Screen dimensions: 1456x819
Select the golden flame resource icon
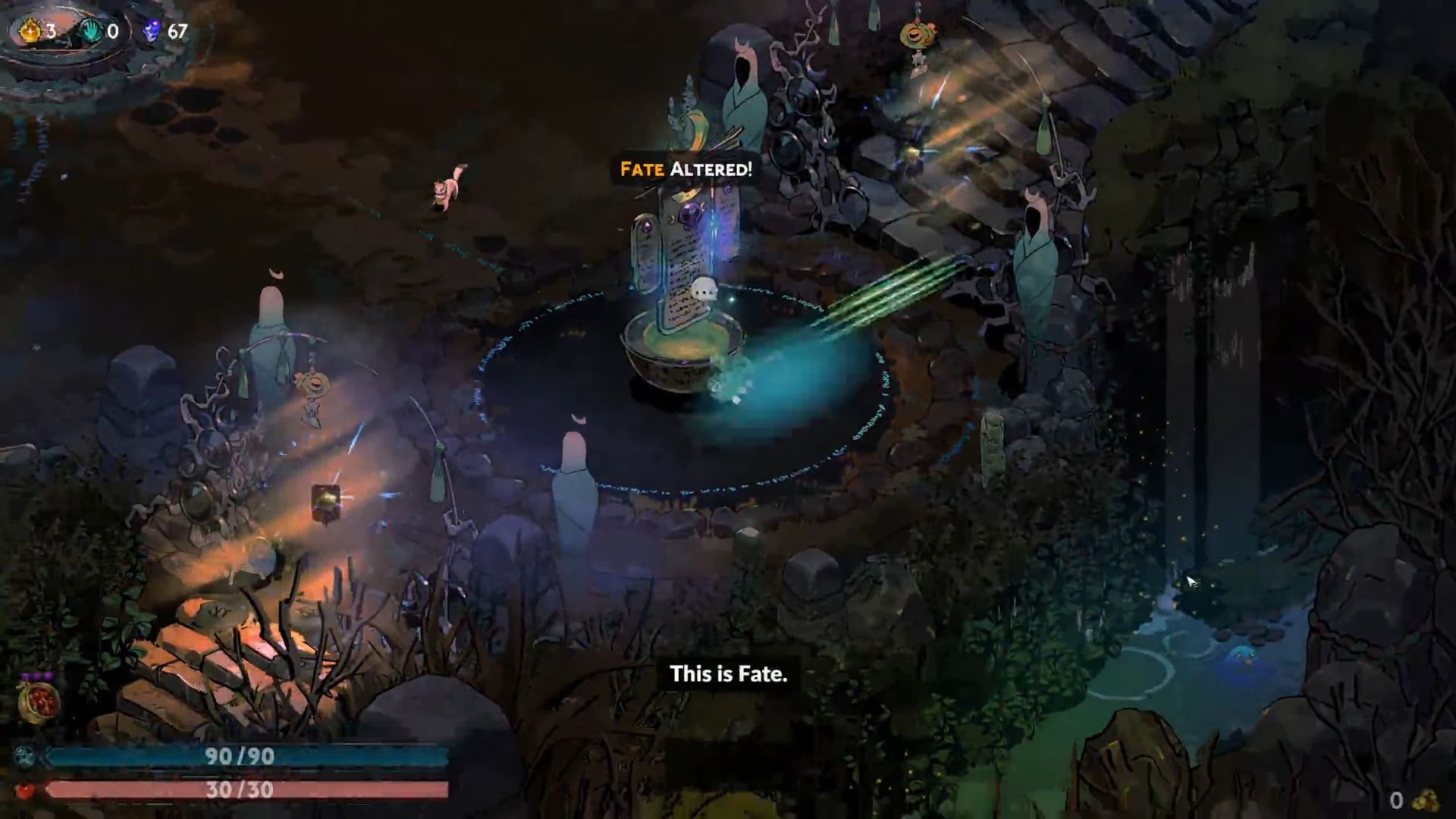click(x=30, y=31)
